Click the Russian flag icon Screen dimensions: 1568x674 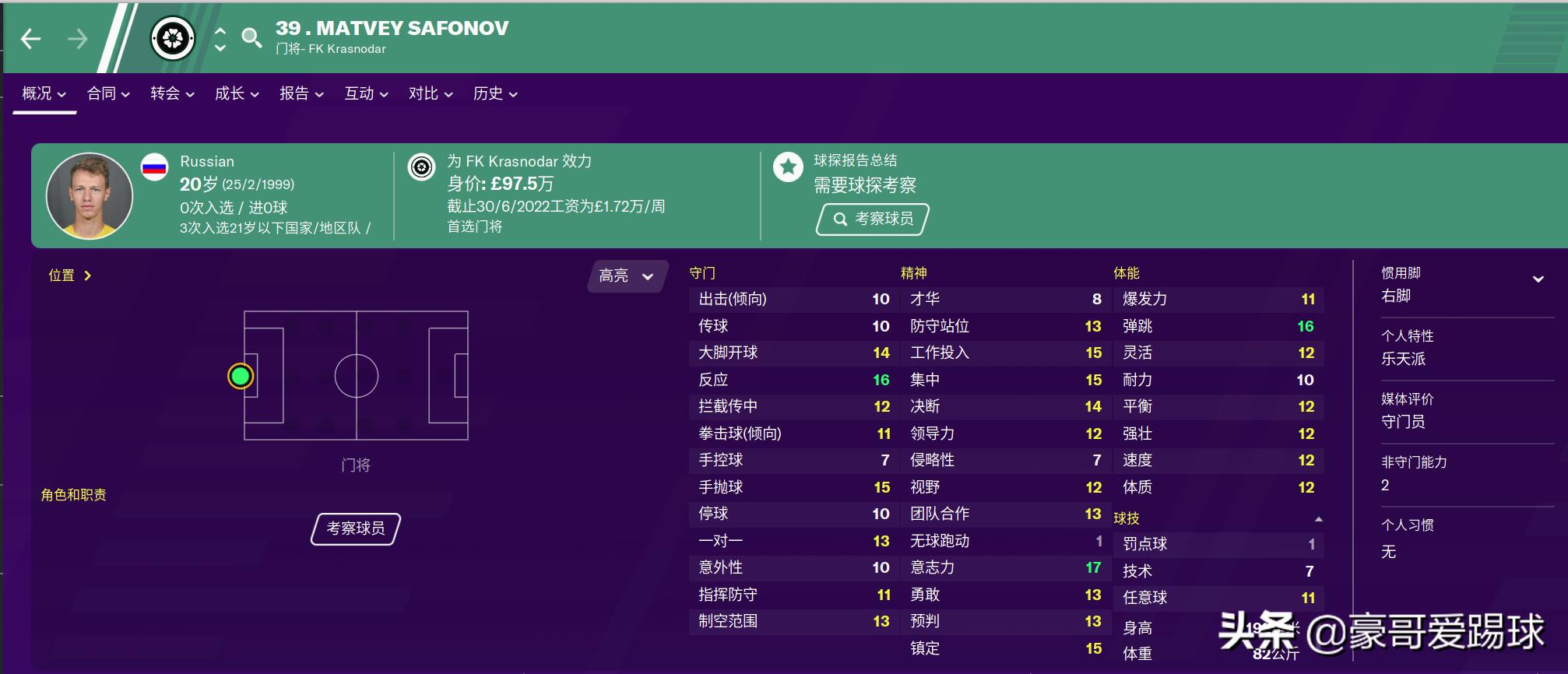(x=155, y=166)
